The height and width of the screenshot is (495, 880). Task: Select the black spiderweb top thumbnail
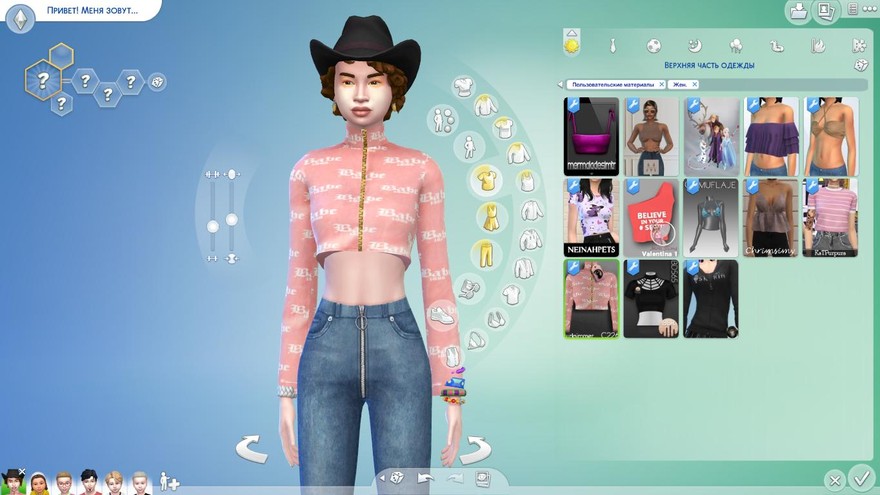652,298
